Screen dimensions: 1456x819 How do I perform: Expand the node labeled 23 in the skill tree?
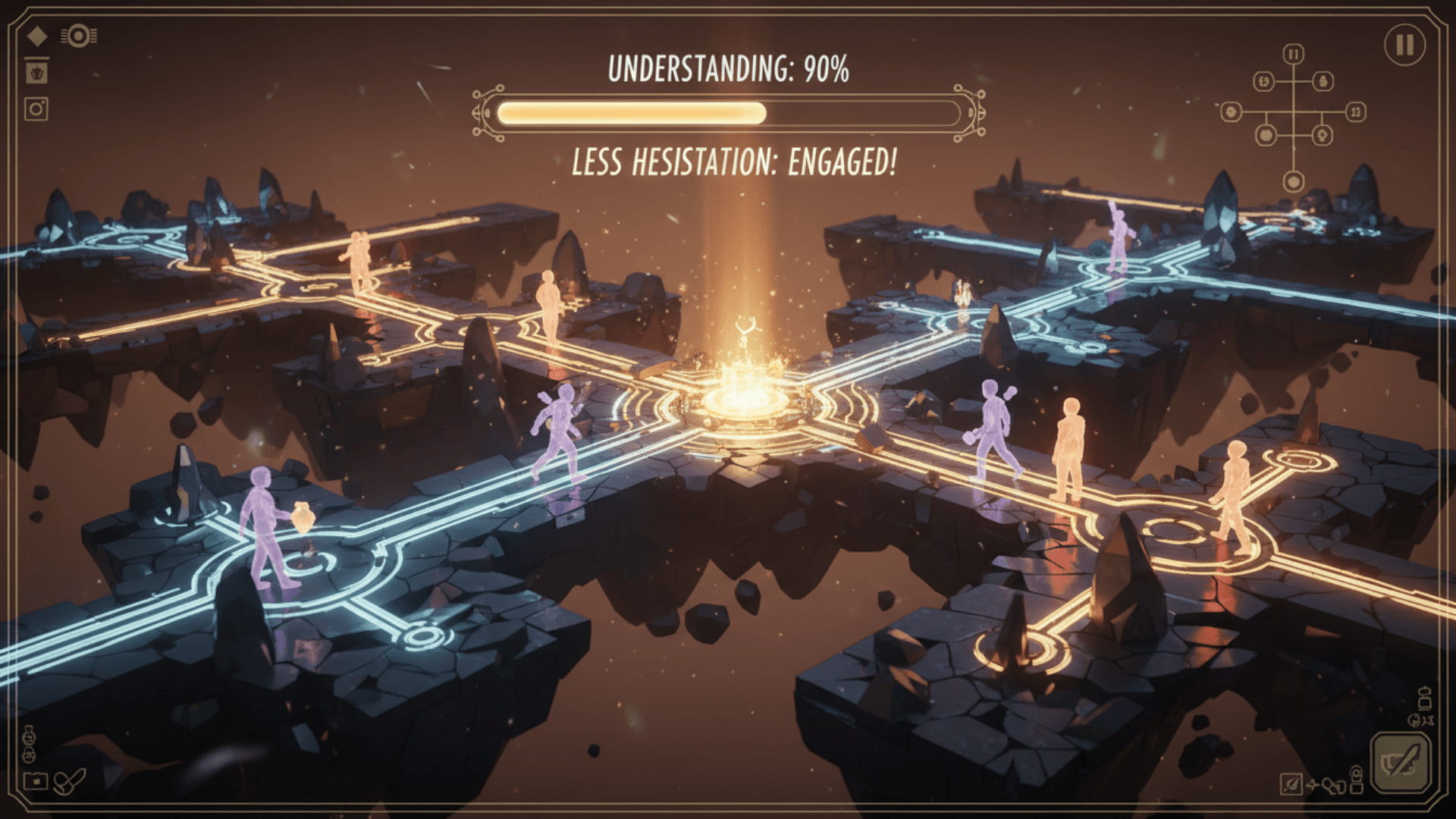click(x=1355, y=112)
